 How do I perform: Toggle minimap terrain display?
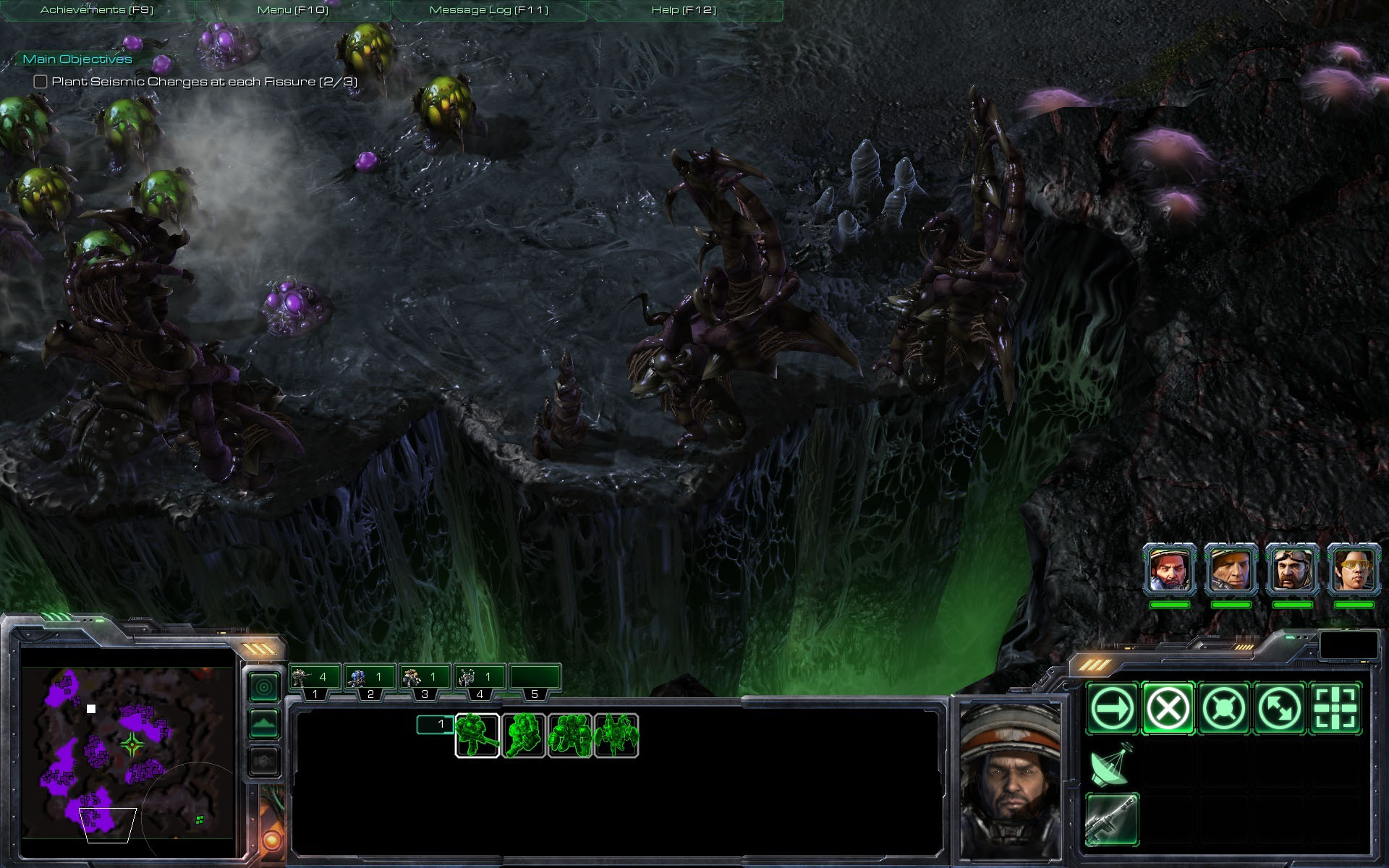pos(263,723)
